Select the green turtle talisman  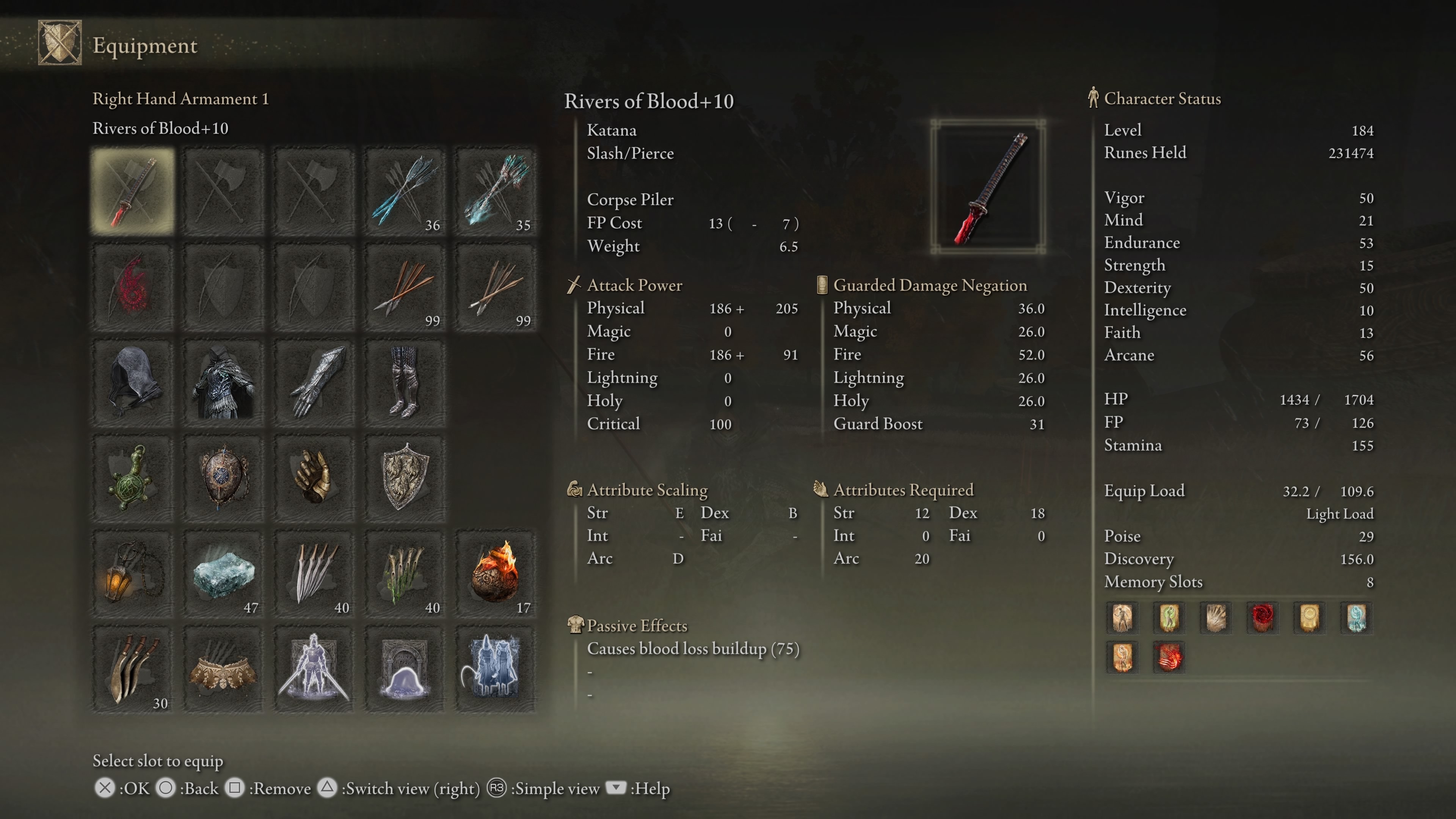[x=133, y=478]
